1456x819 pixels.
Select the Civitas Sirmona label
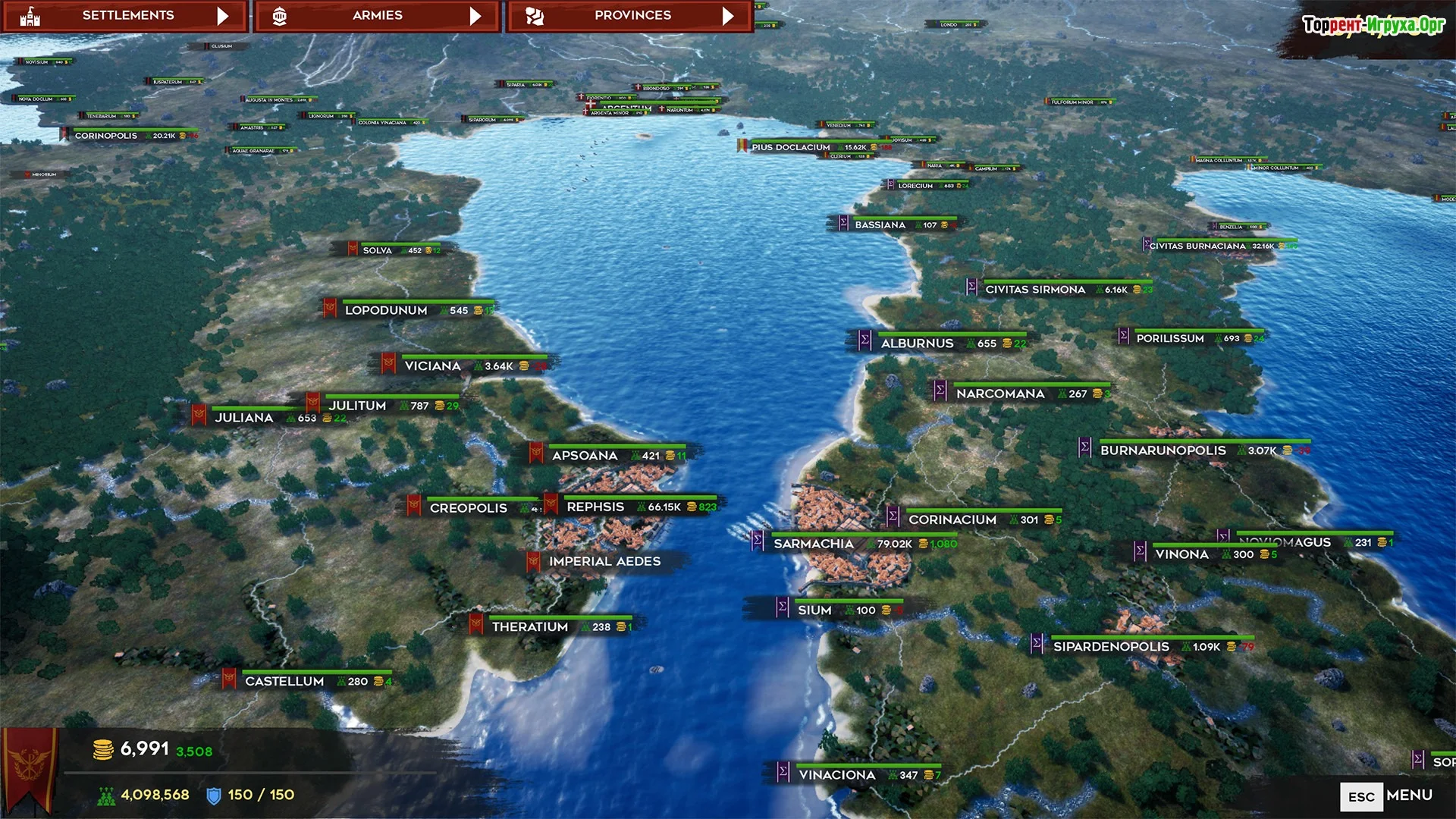[x=1035, y=290]
